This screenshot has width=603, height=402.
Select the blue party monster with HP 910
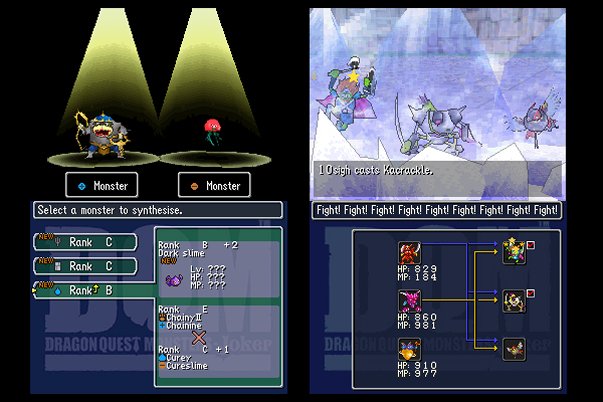[x=409, y=349]
